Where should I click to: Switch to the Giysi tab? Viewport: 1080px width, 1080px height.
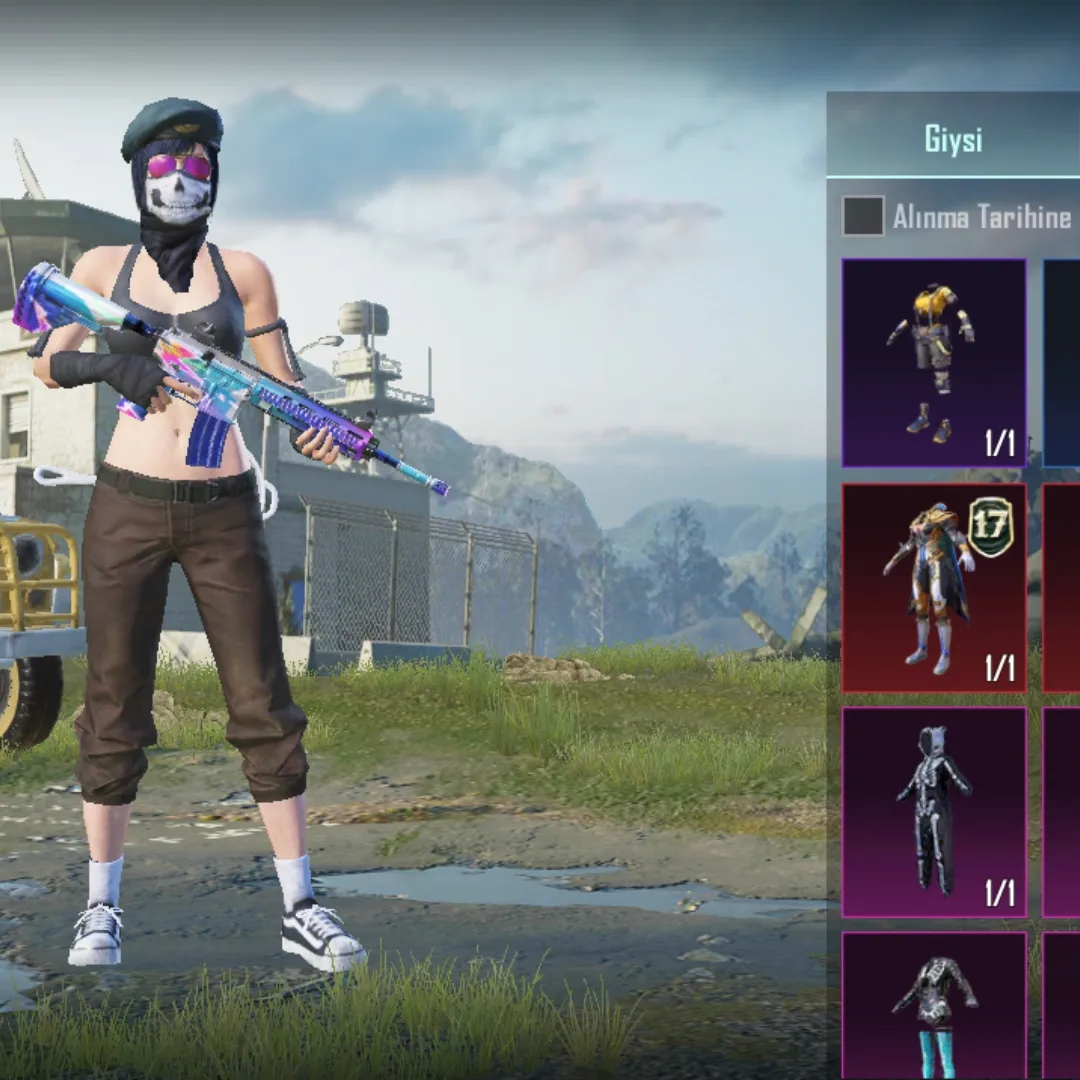pyautogui.click(x=953, y=140)
